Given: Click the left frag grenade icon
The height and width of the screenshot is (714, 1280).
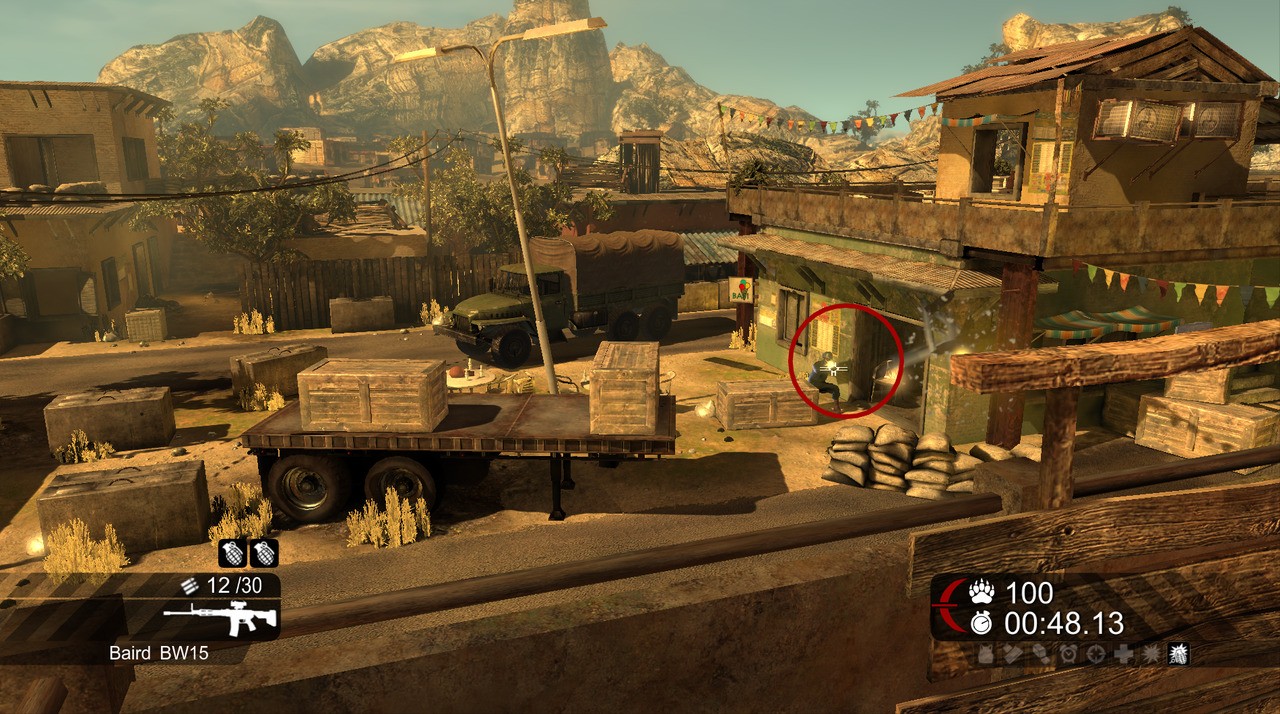Looking at the screenshot, I should coord(233,553).
